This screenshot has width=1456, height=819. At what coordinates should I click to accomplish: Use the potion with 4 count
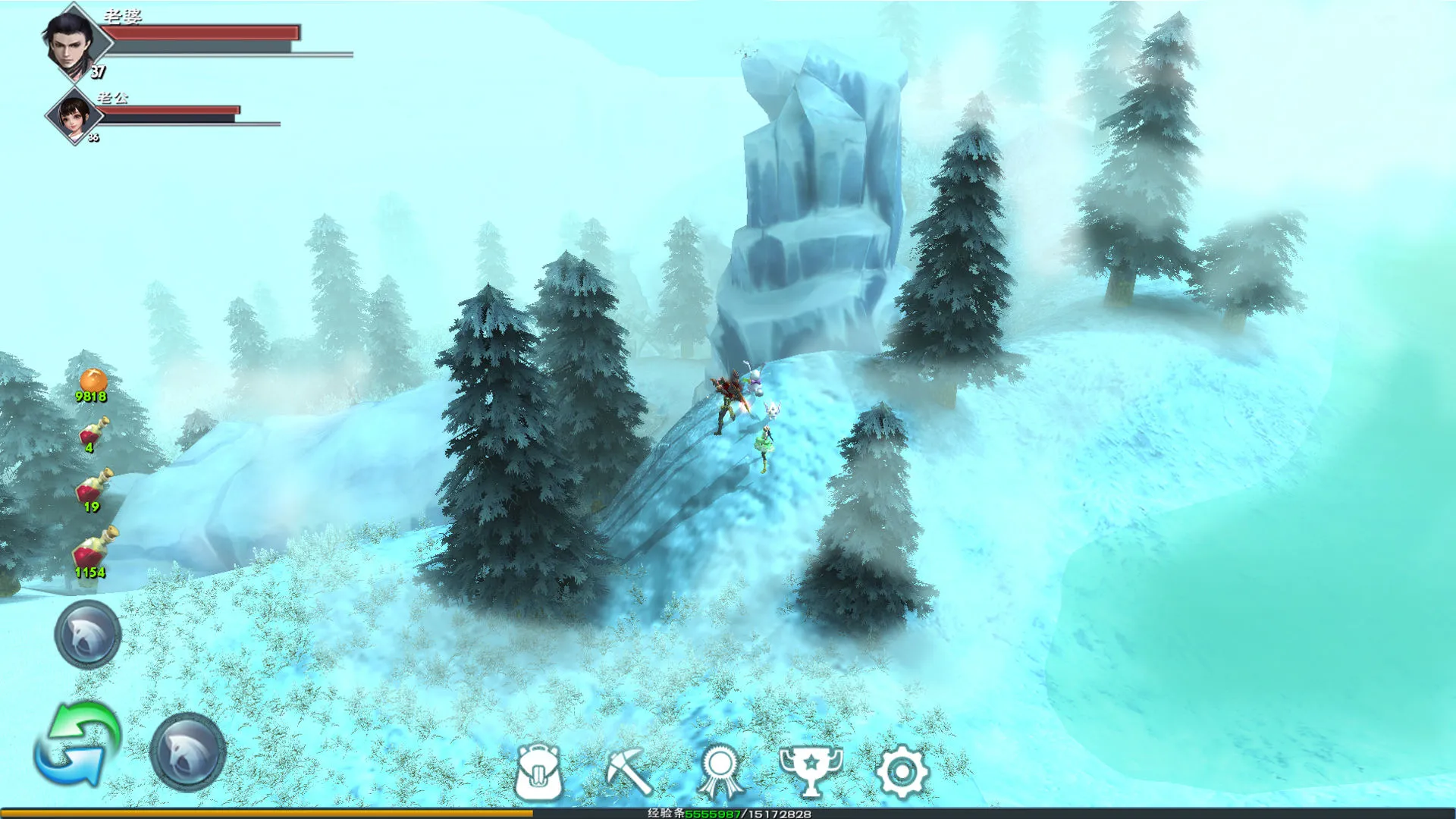point(93,432)
